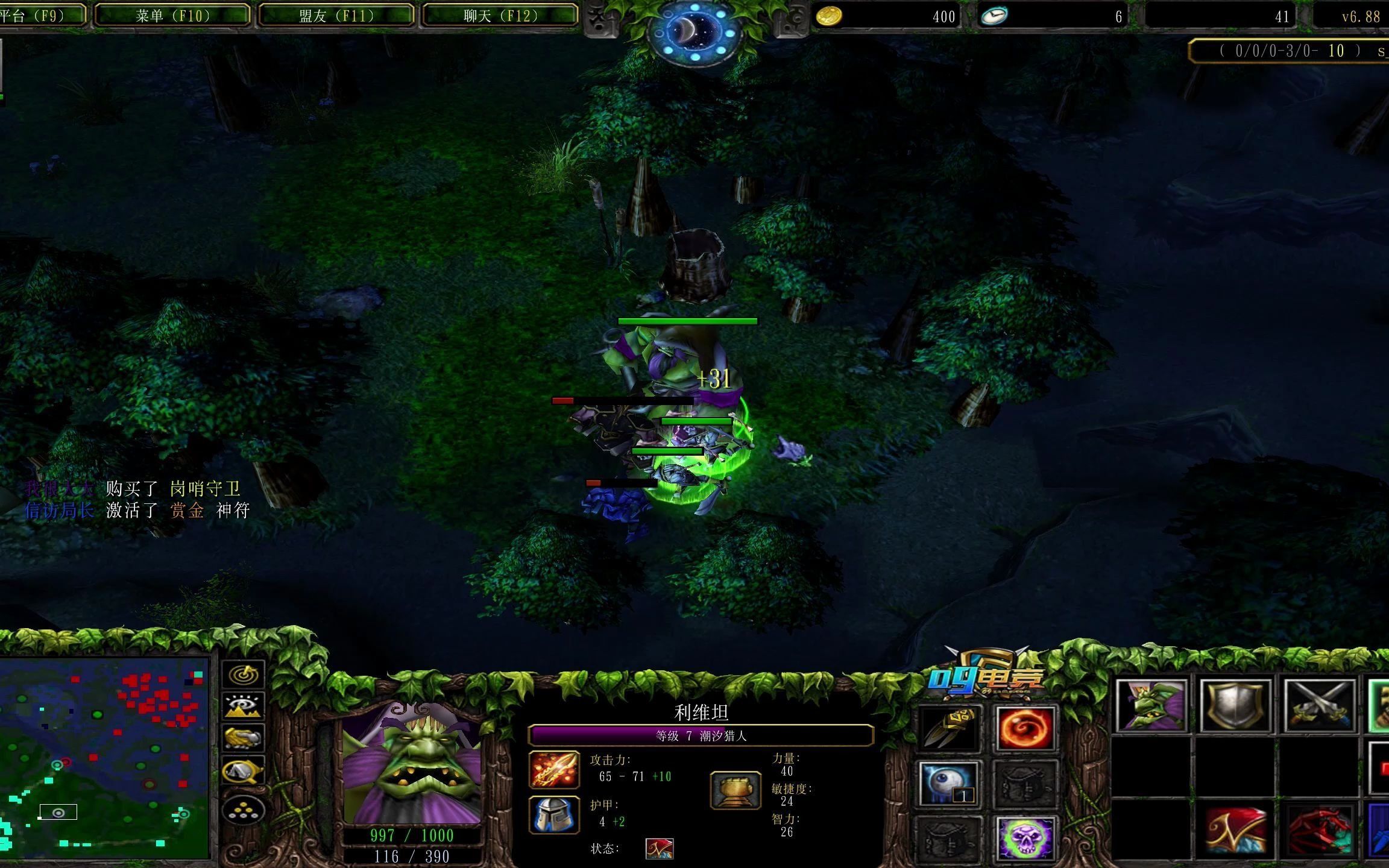This screenshot has width=1389, height=868.
Task: Choose the crossed swords attack command
Action: [1320, 706]
